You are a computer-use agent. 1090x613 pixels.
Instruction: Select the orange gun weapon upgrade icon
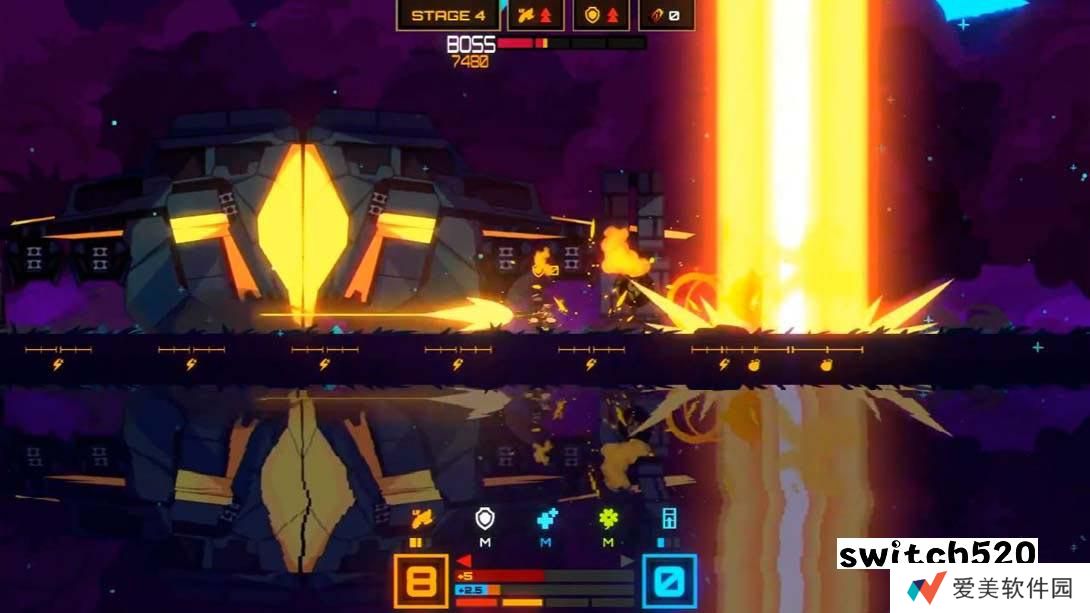click(x=421, y=518)
